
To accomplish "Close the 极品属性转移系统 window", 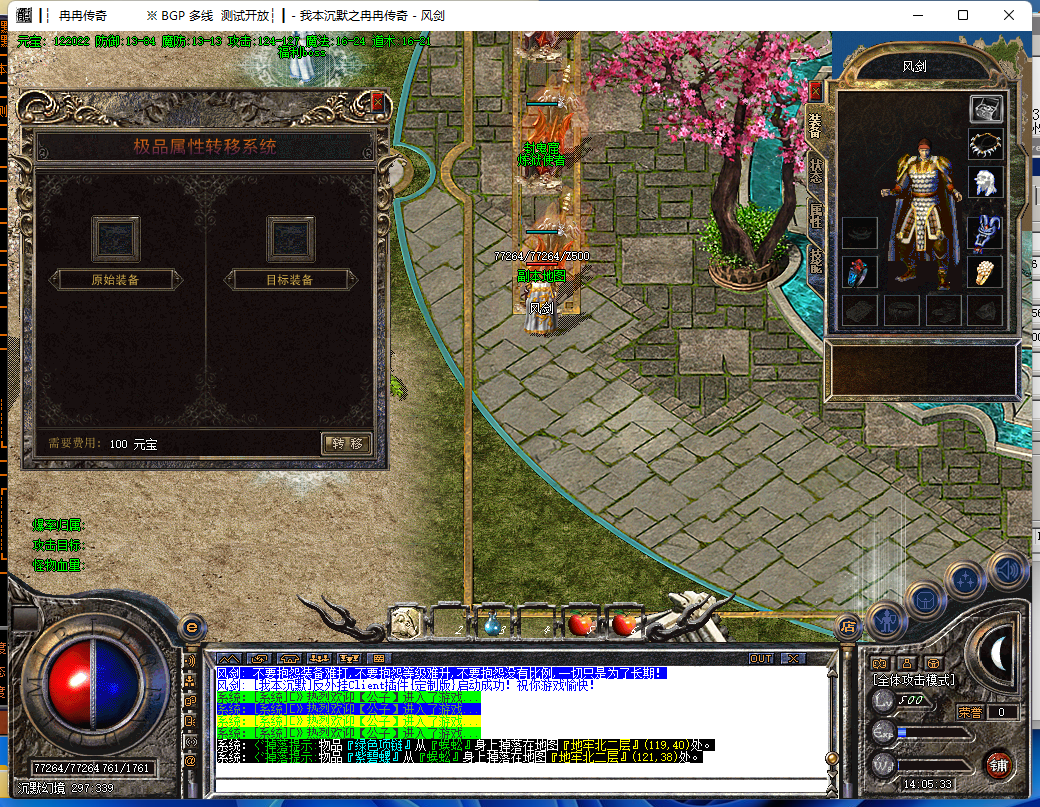I will 377,102.
